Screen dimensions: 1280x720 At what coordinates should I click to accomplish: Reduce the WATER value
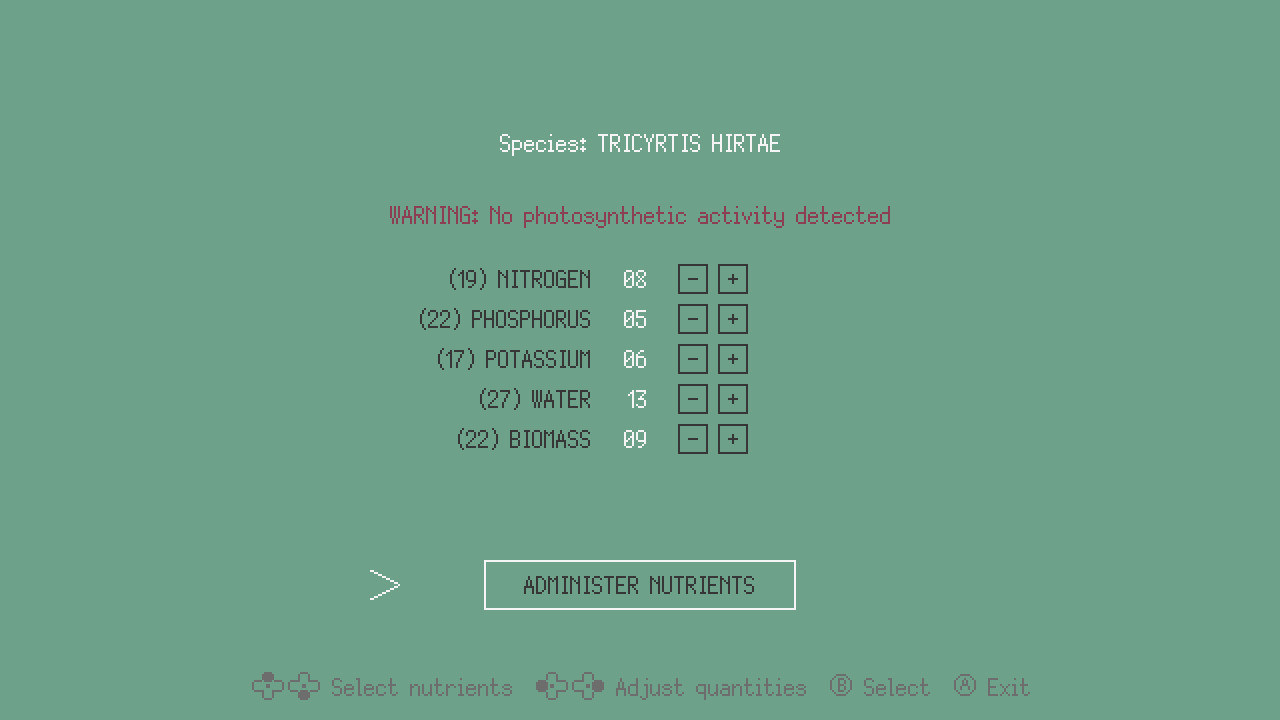click(693, 399)
